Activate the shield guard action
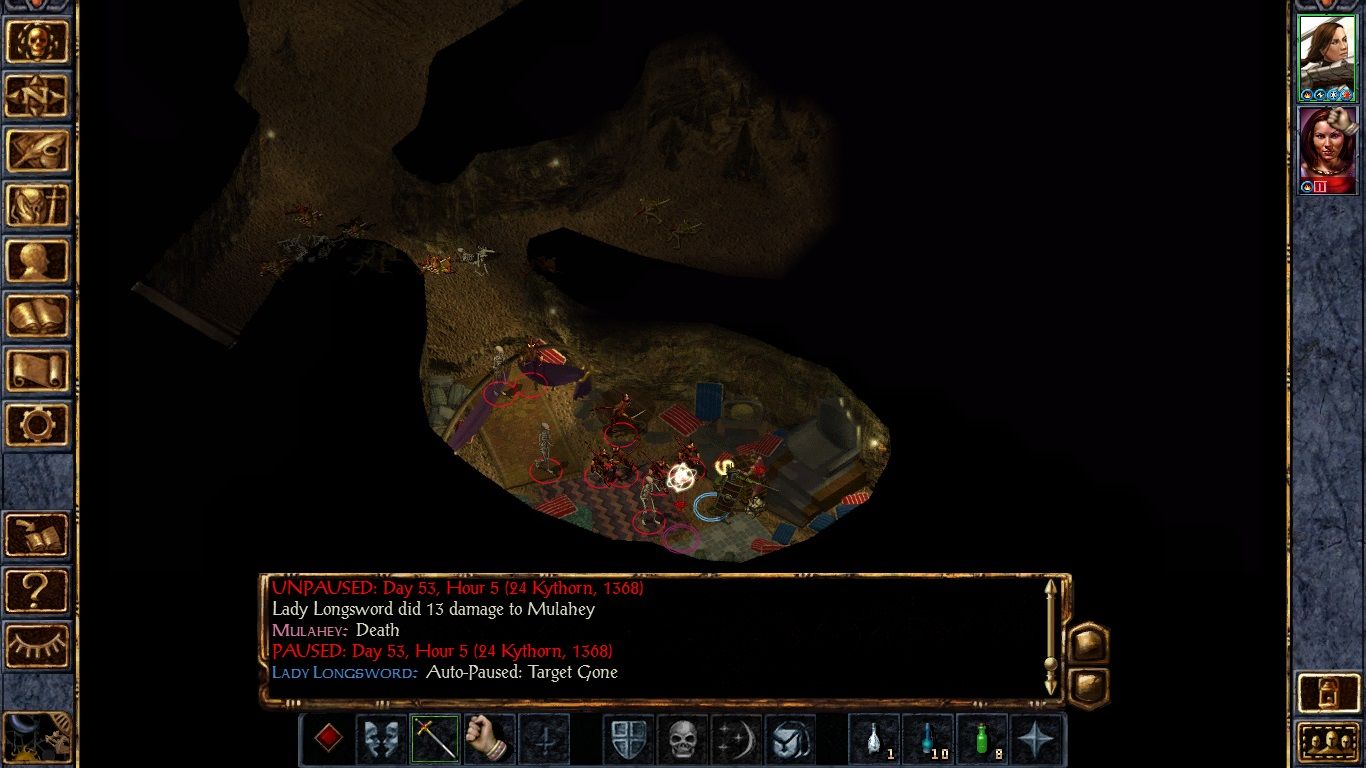Viewport: 1366px width, 768px height. [x=628, y=740]
